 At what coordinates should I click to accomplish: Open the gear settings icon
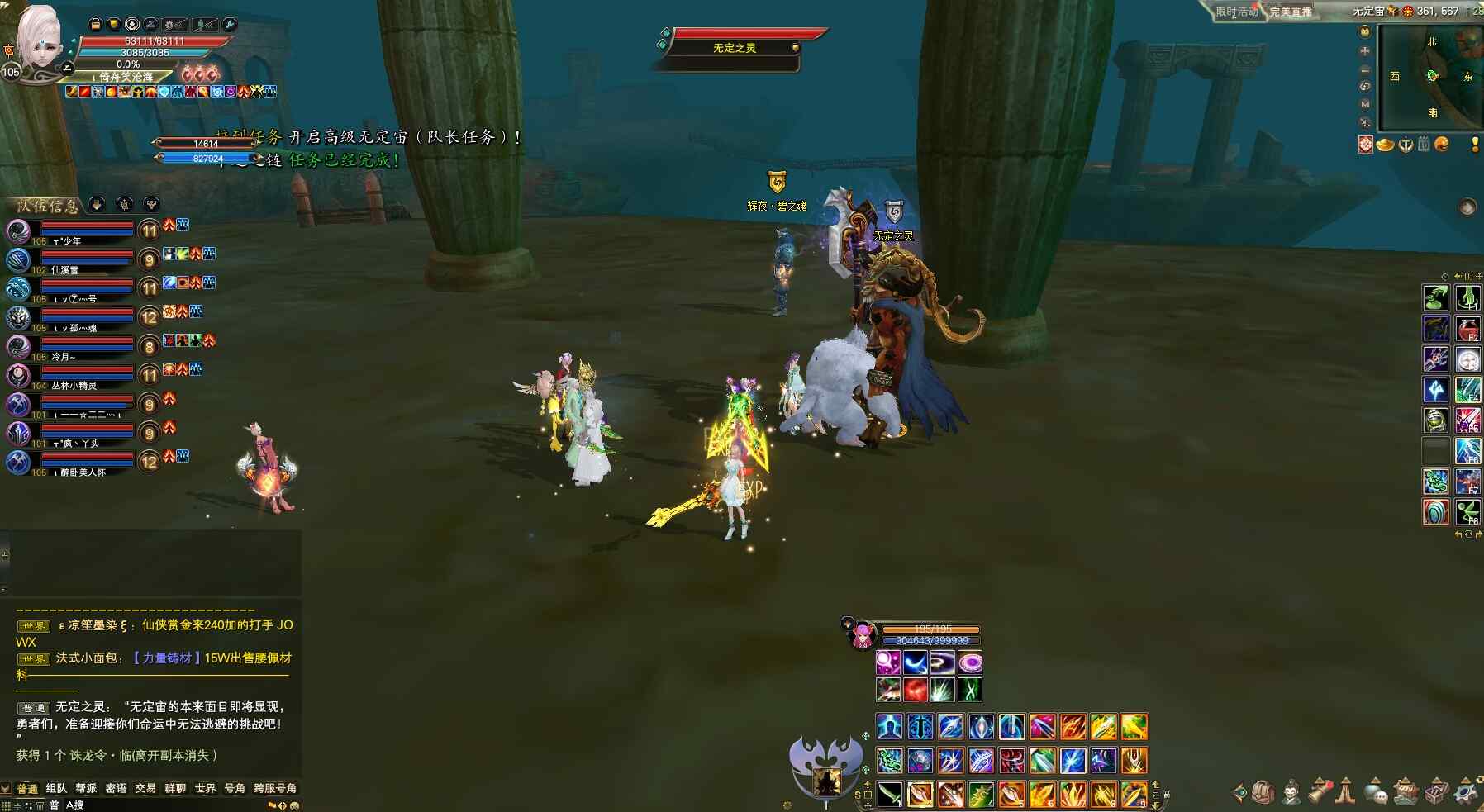(1466, 792)
